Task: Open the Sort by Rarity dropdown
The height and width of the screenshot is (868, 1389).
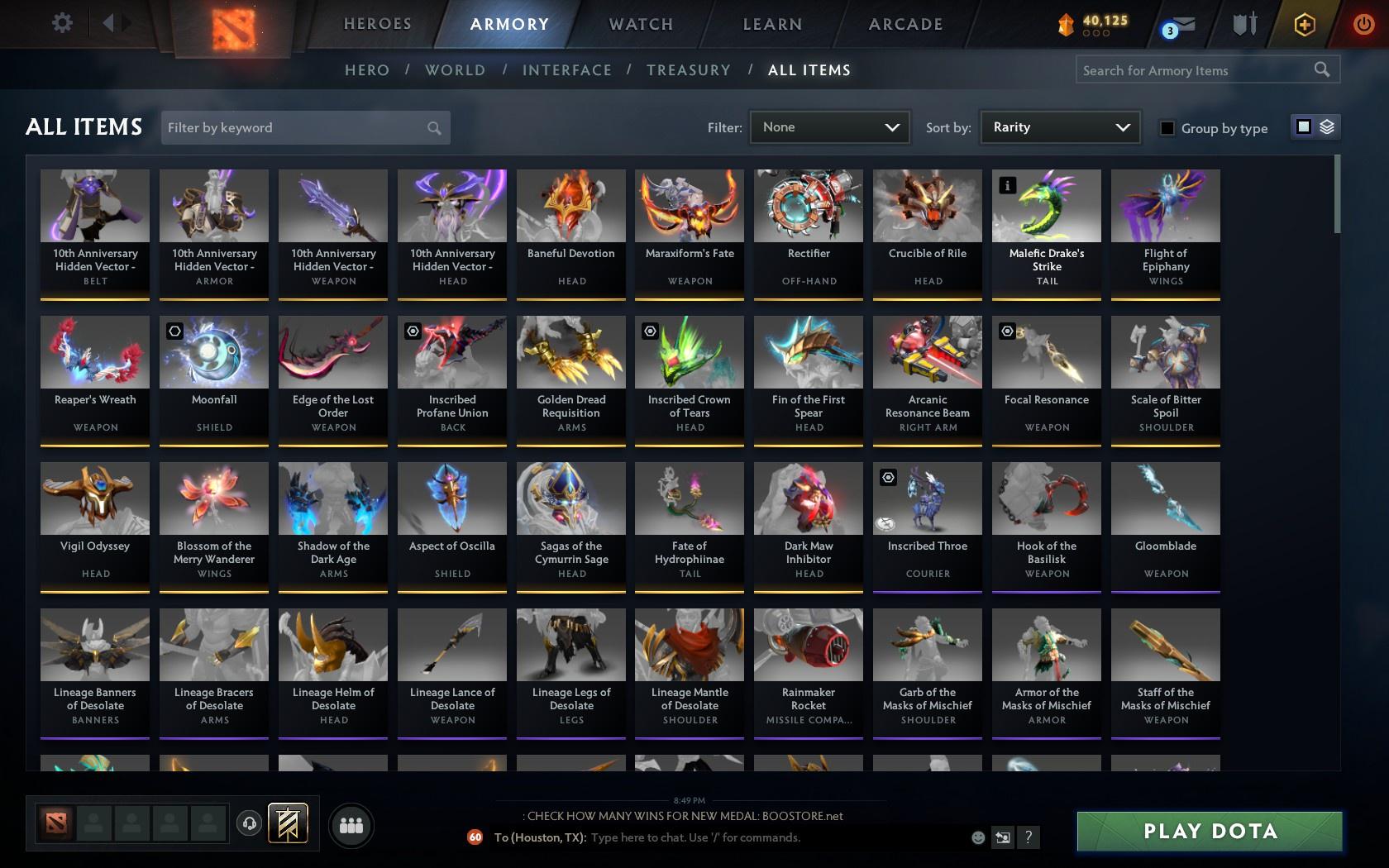Action: click(1059, 127)
